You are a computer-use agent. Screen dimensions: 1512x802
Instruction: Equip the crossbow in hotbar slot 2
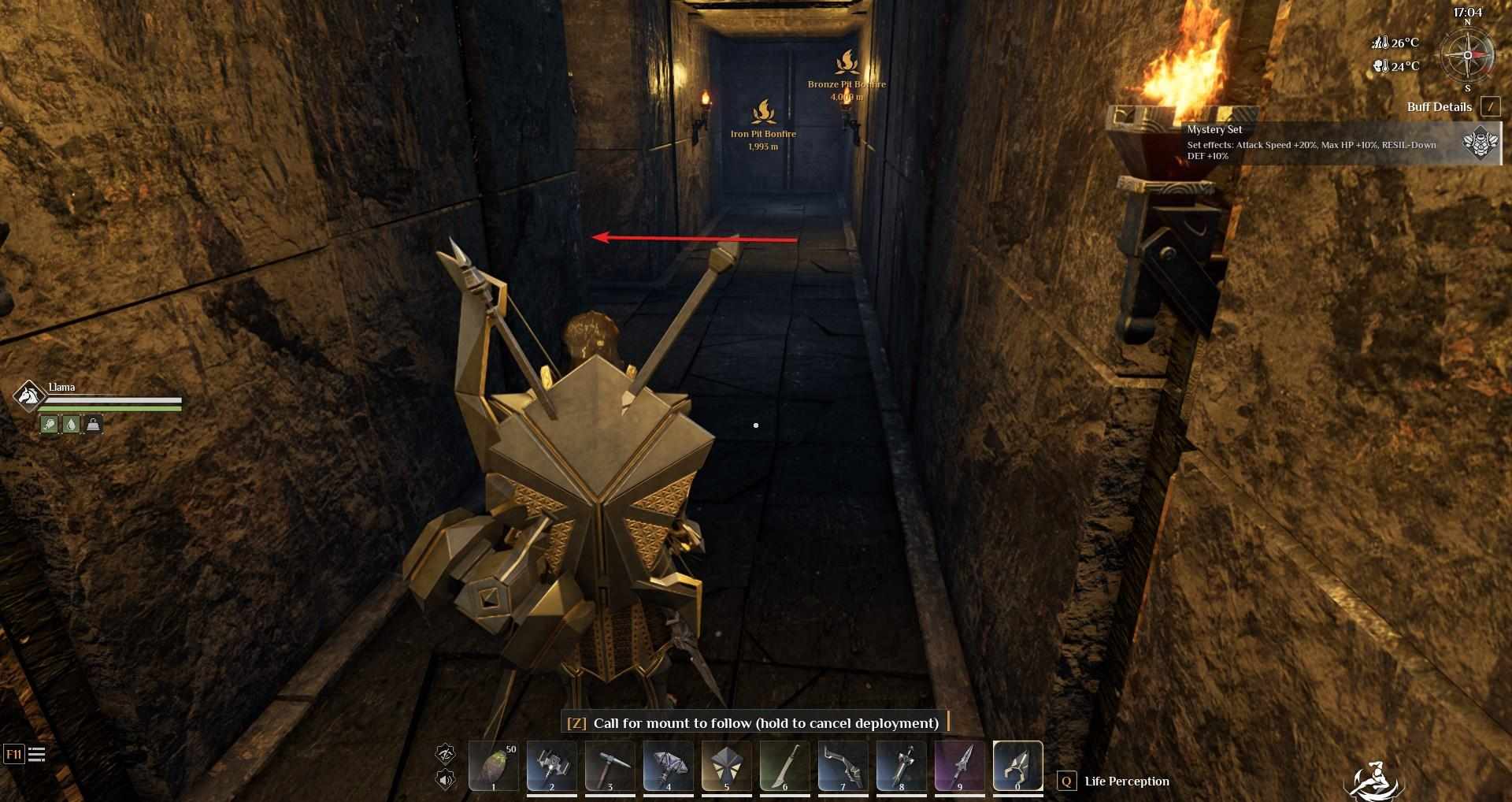point(552,766)
